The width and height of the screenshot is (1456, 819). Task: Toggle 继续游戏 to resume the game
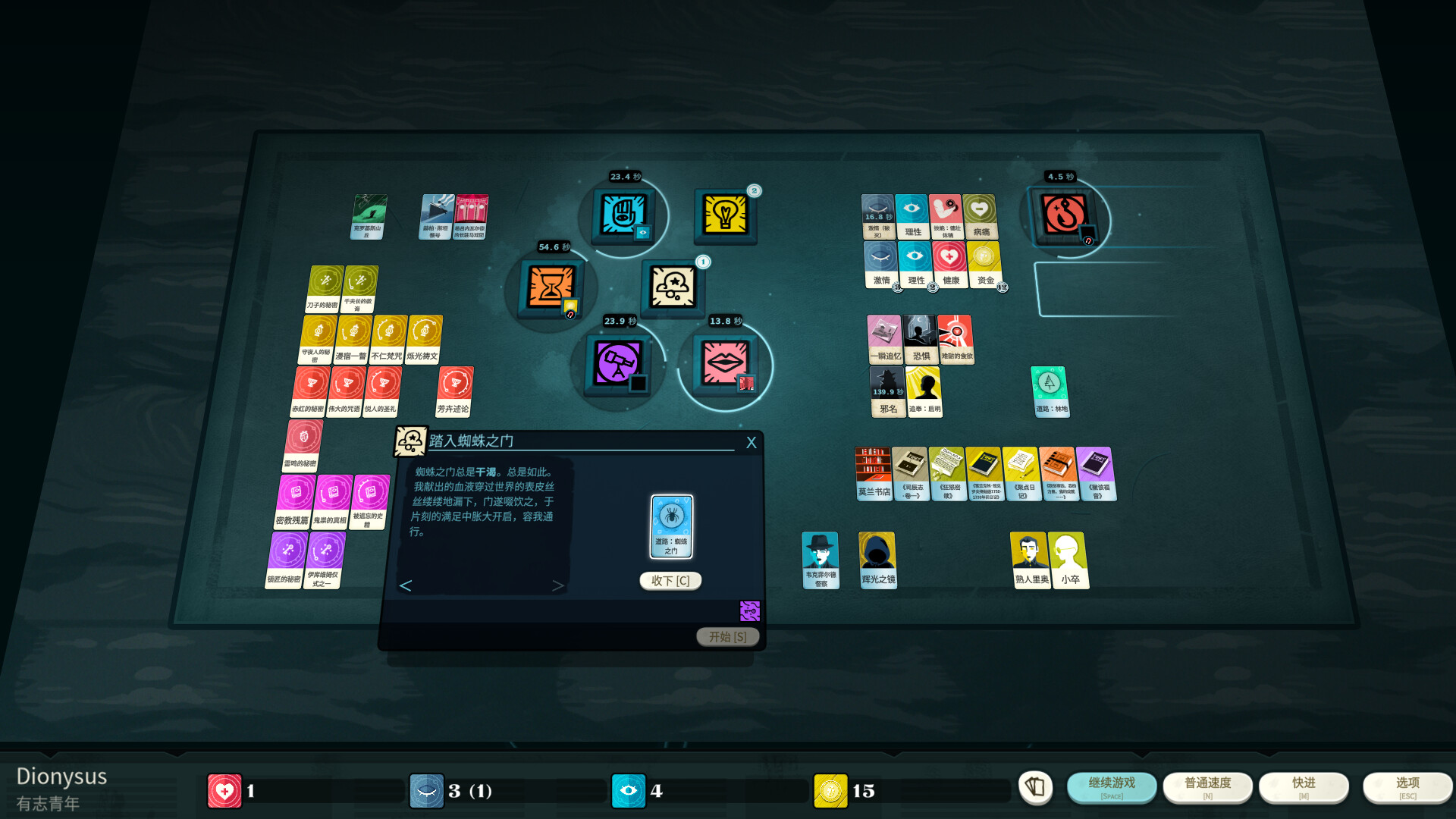click(1111, 787)
